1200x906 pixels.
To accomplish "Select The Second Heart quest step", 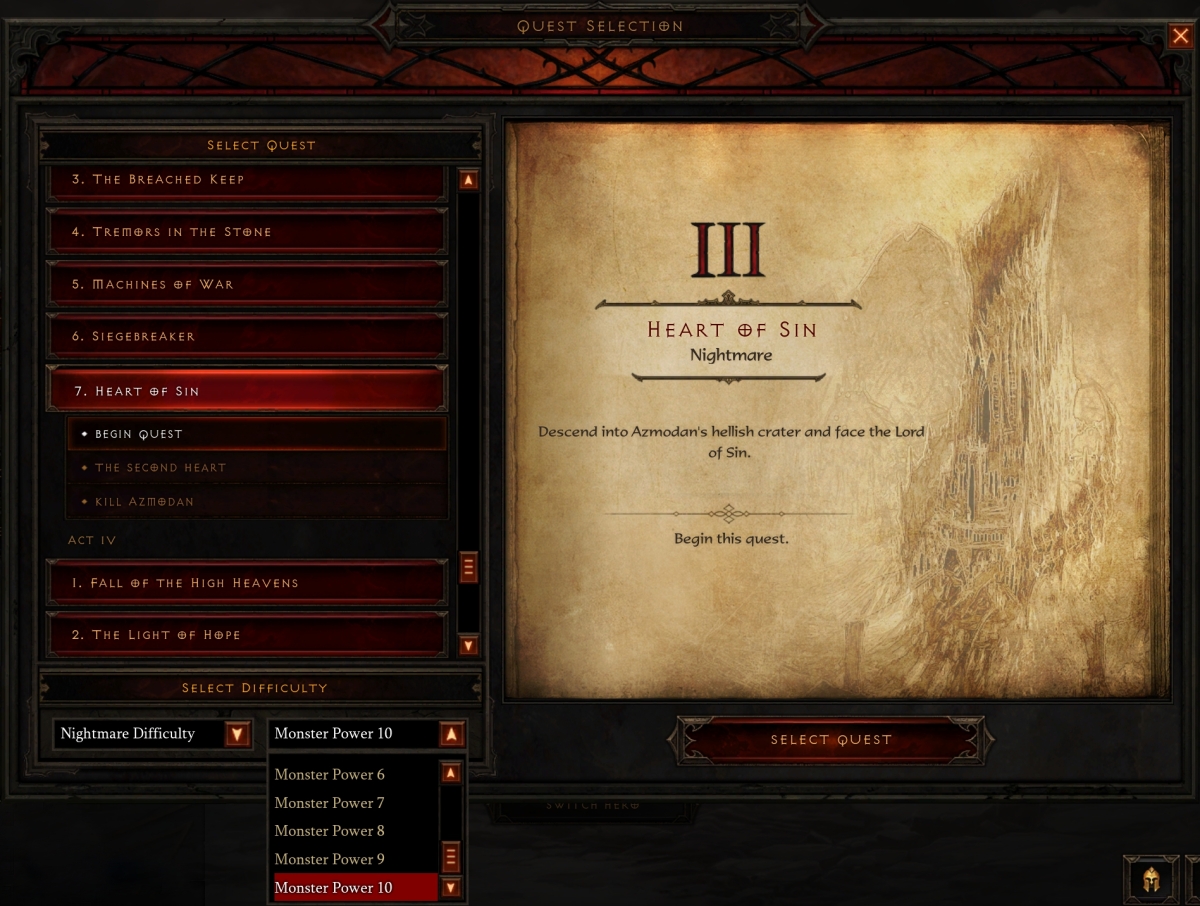I will (256, 468).
